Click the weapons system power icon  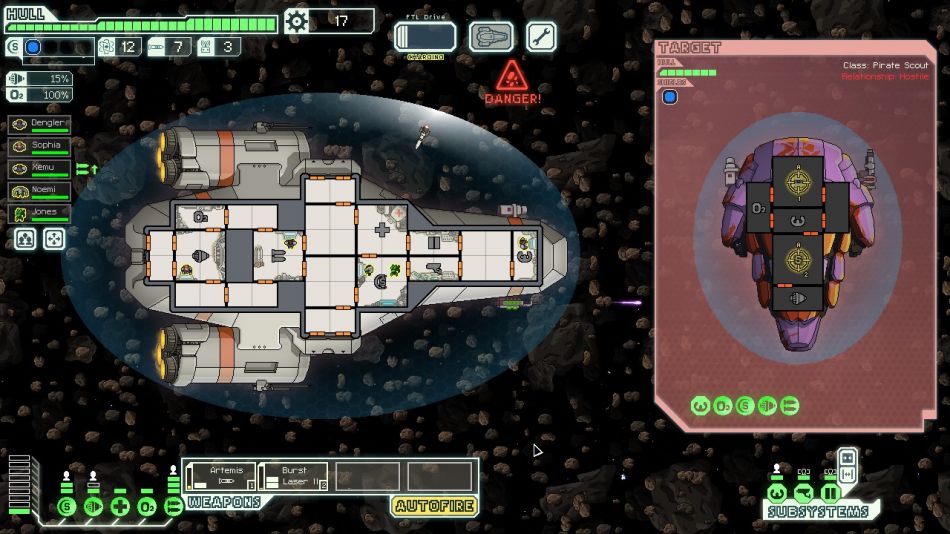[x=173, y=506]
